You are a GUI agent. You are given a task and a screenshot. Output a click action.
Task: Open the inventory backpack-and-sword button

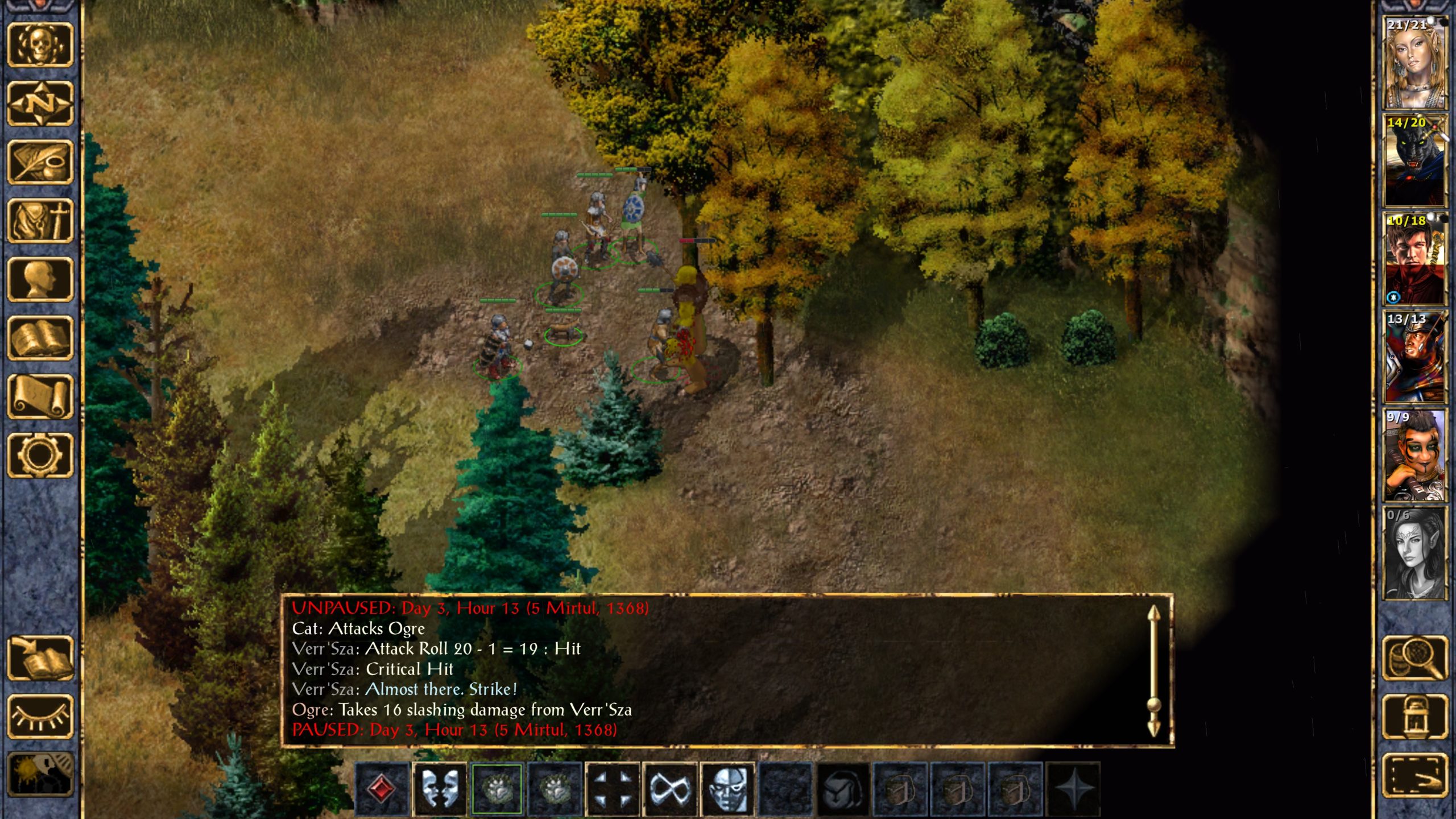pyautogui.click(x=40, y=221)
